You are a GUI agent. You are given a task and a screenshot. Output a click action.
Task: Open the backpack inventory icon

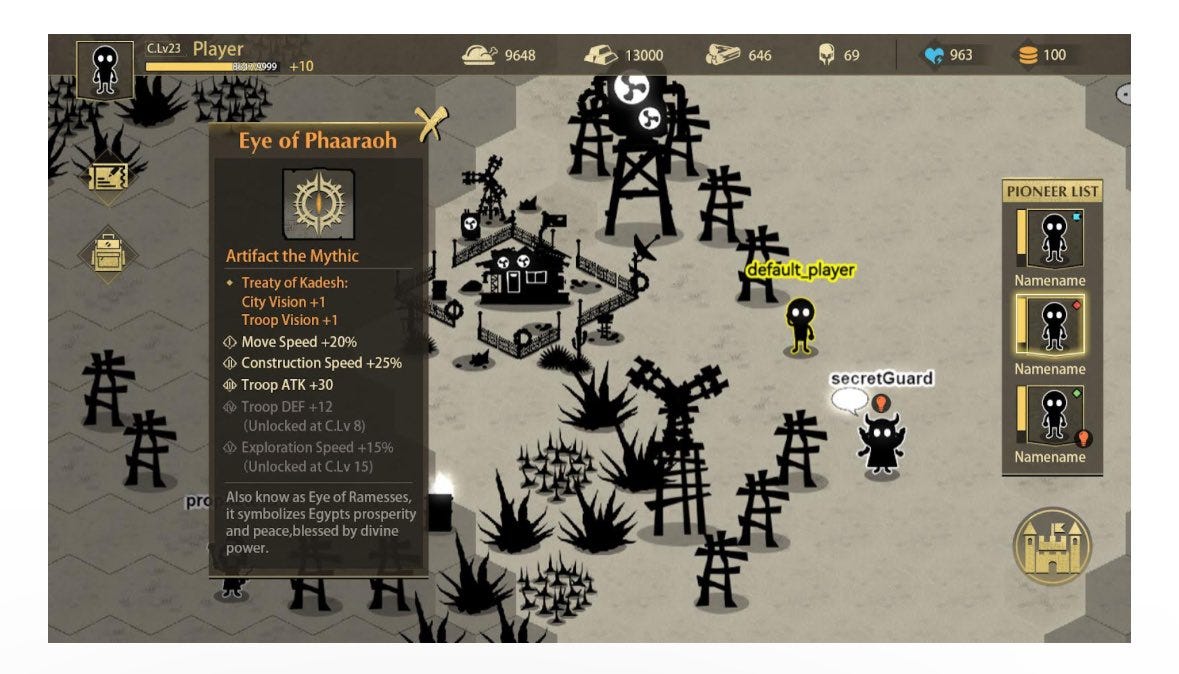tap(106, 252)
